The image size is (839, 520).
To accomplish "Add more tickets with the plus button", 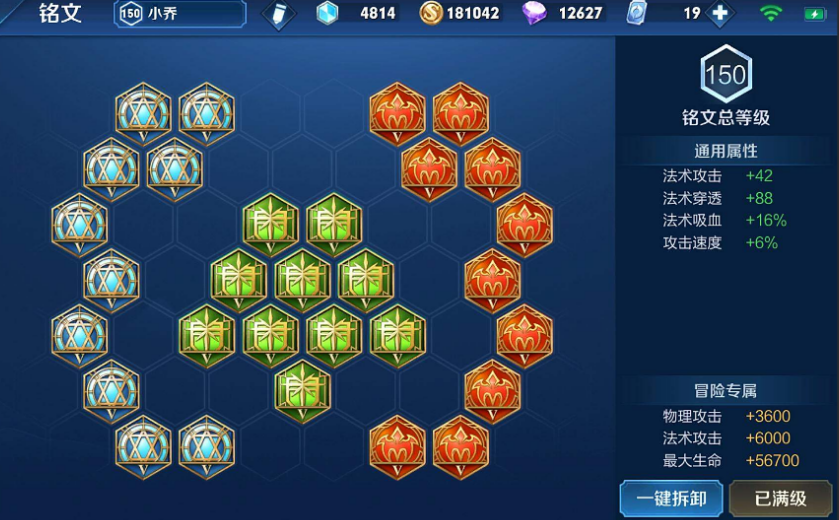I will pos(720,14).
